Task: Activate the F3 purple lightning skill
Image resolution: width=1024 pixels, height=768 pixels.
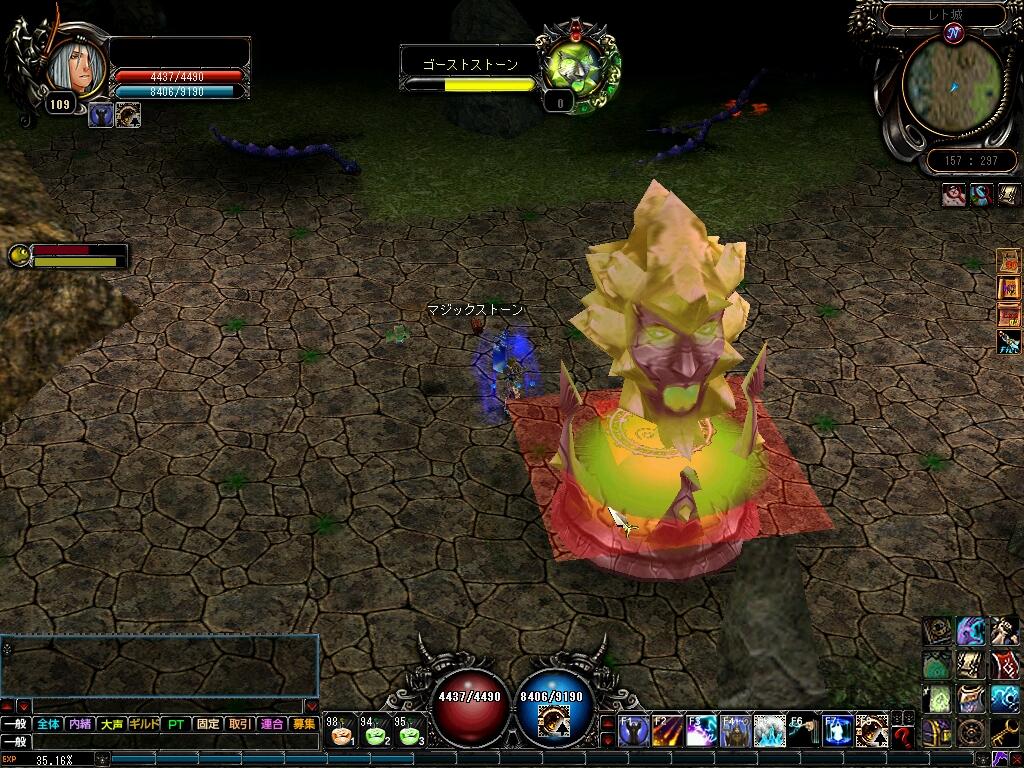Action: tap(701, 733)
